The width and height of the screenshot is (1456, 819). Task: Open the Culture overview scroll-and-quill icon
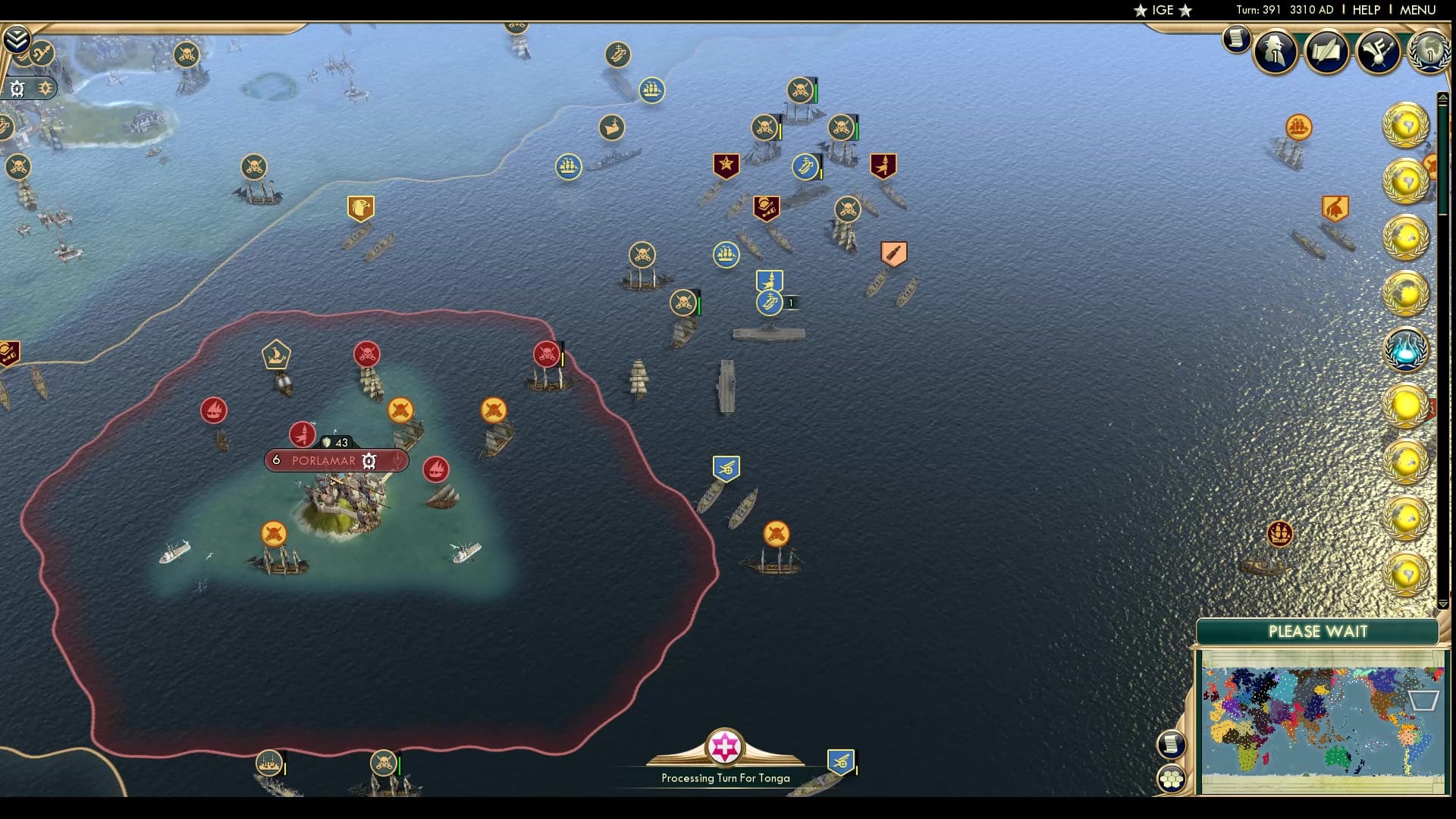click(x=1327, y=52)
